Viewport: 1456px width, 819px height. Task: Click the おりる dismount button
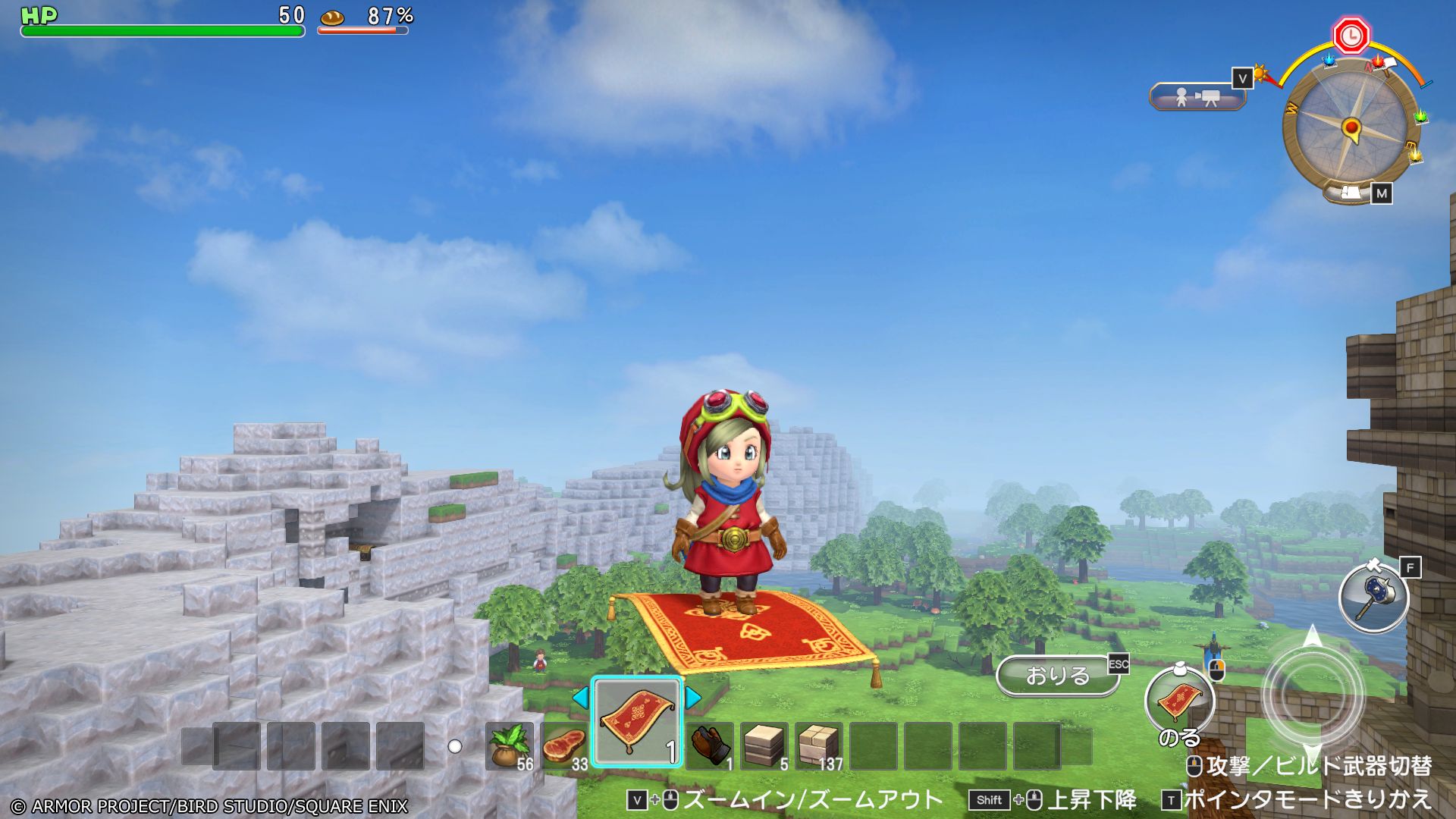tap(1057, 675)
